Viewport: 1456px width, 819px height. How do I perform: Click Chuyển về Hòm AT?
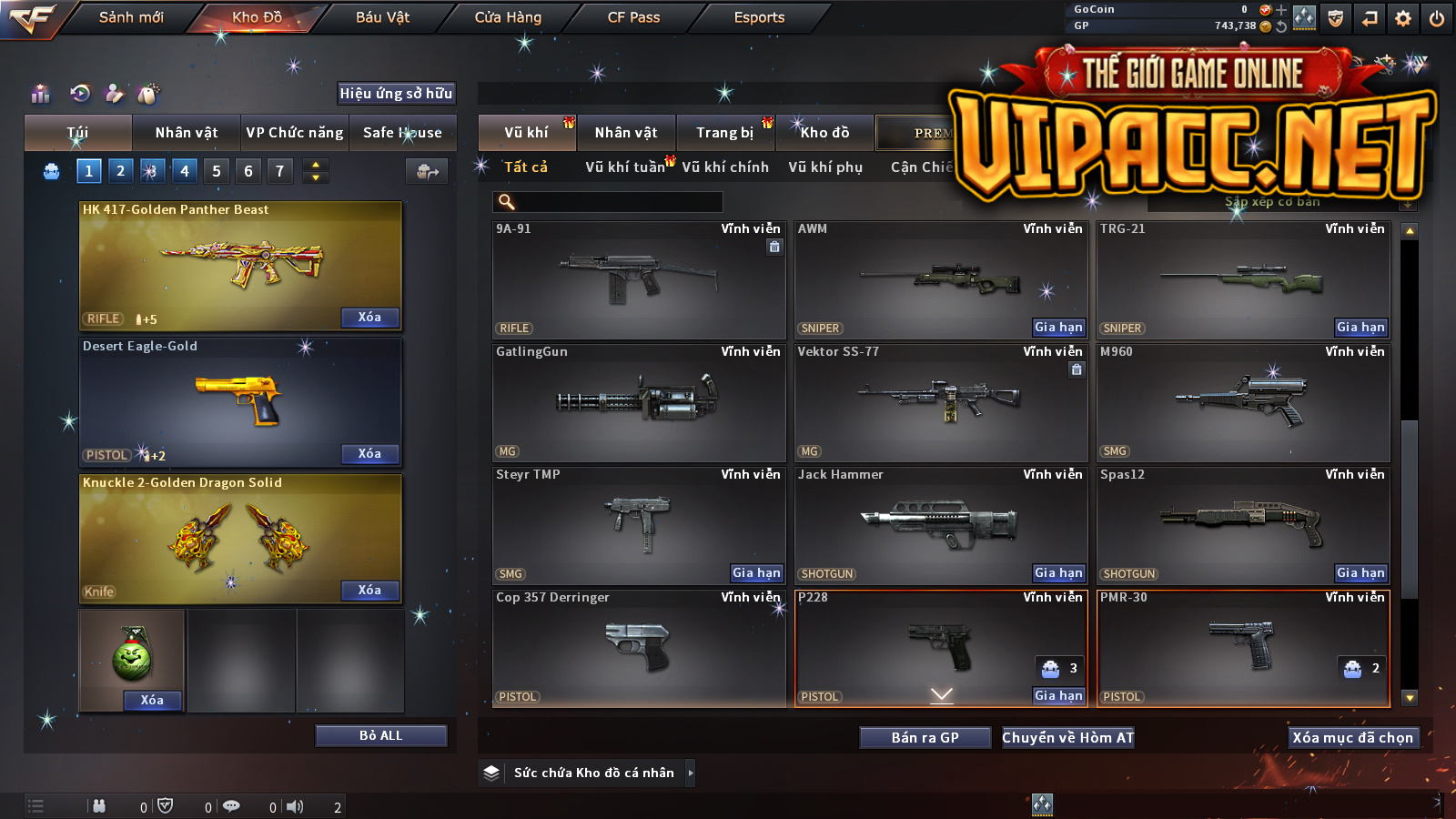(x=1068, y=738)
